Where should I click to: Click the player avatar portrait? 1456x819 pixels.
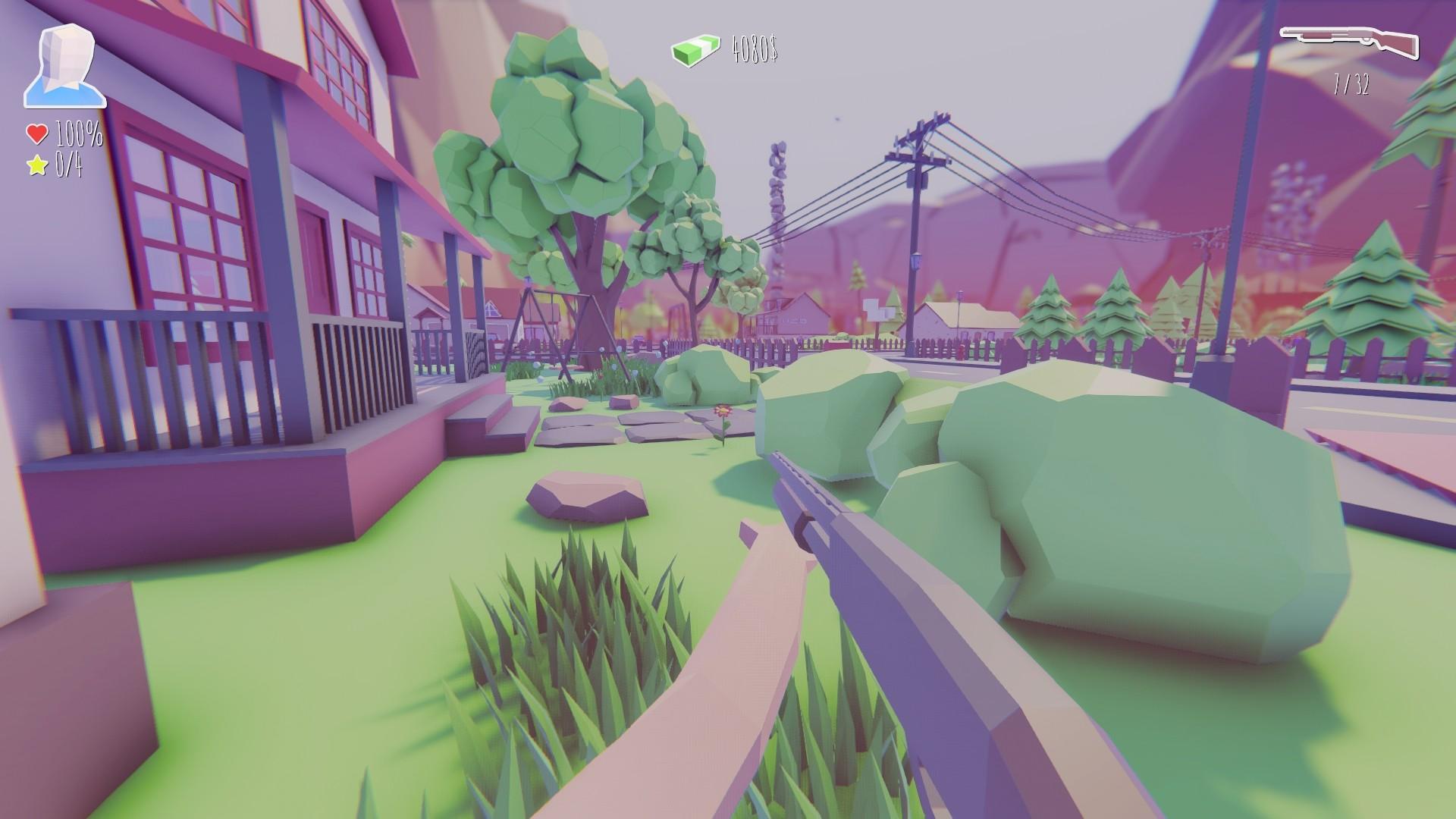click(64, 64)
